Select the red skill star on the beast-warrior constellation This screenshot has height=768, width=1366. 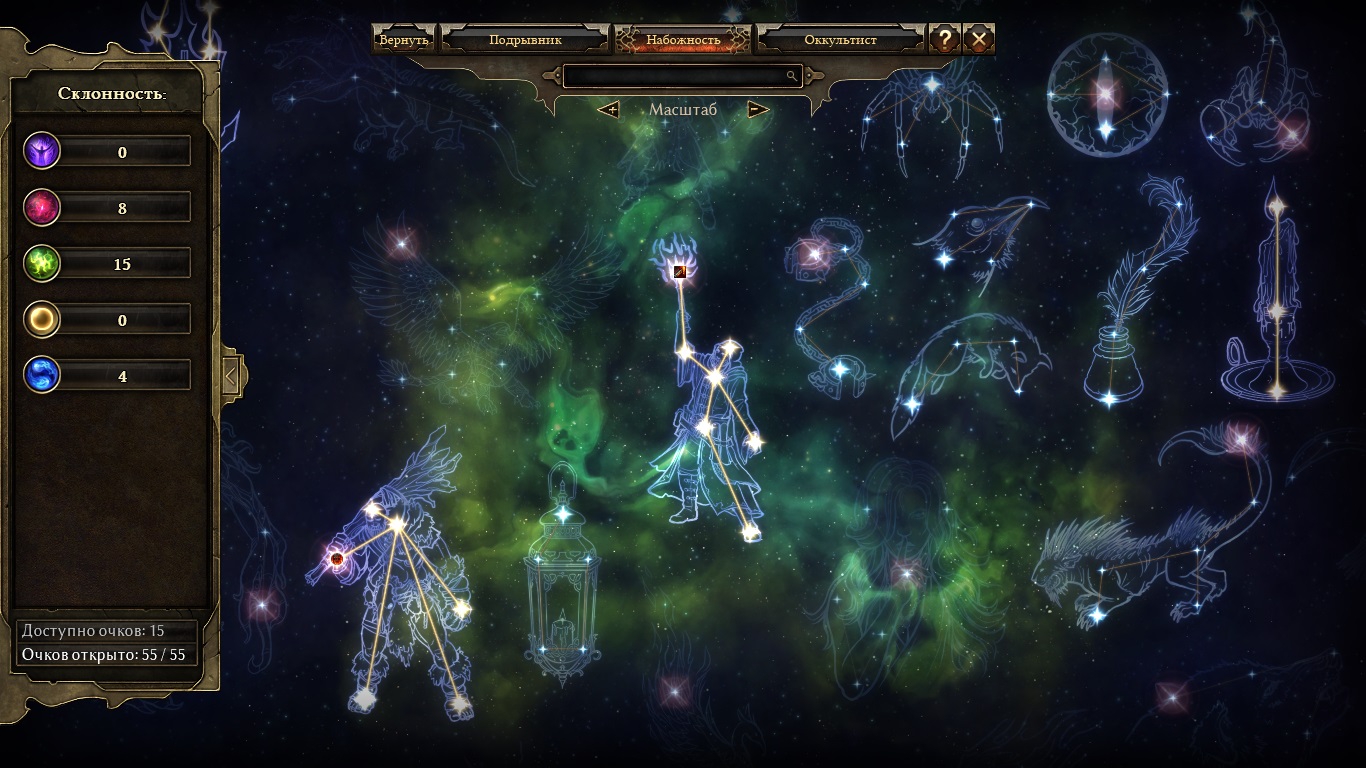point(337,559)
